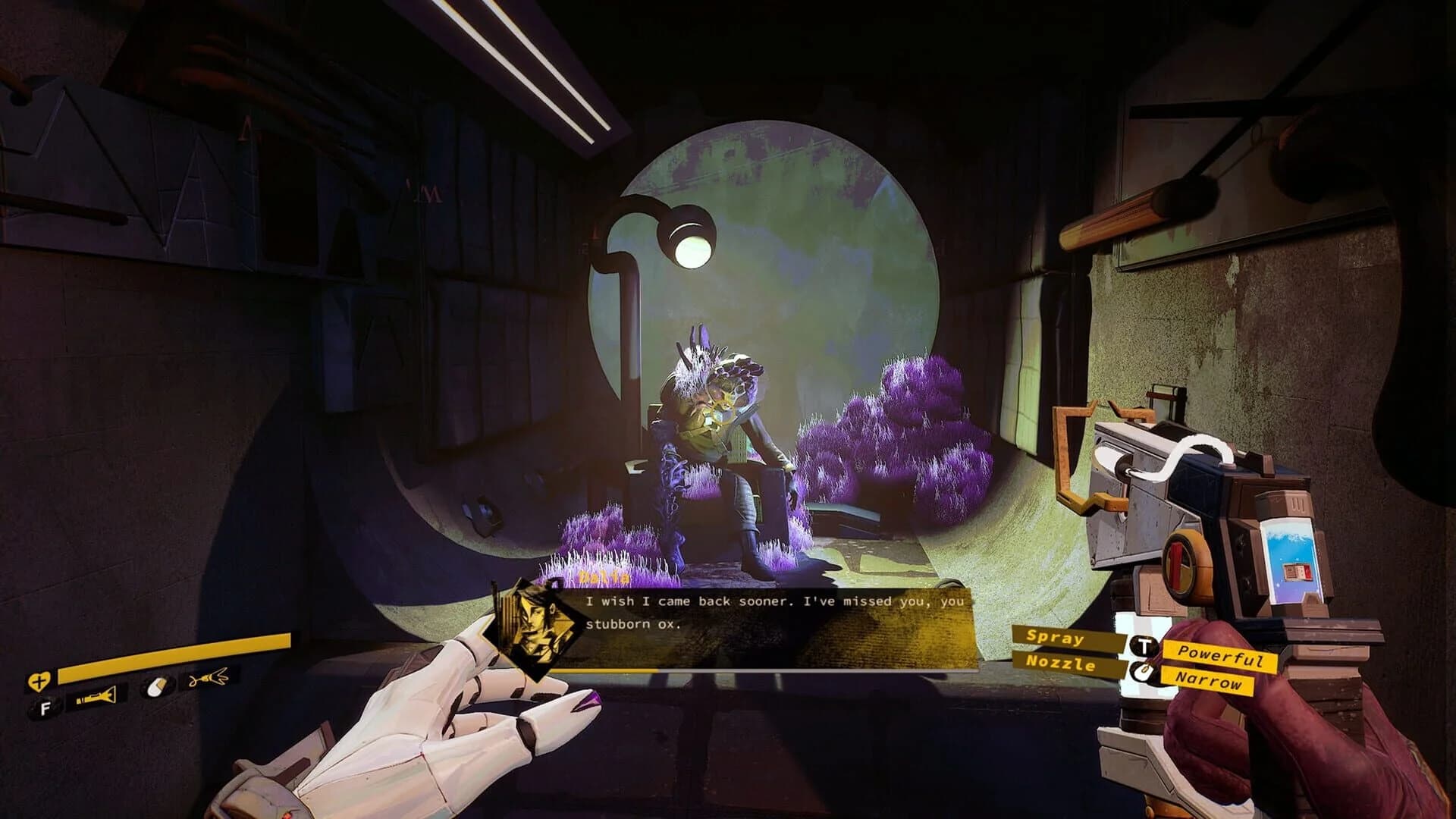Image resolution: width=1456 pixels, height=819 pixels.
Task: Select the bird-shaped gadget icon
Action: [x=209, y=676]
